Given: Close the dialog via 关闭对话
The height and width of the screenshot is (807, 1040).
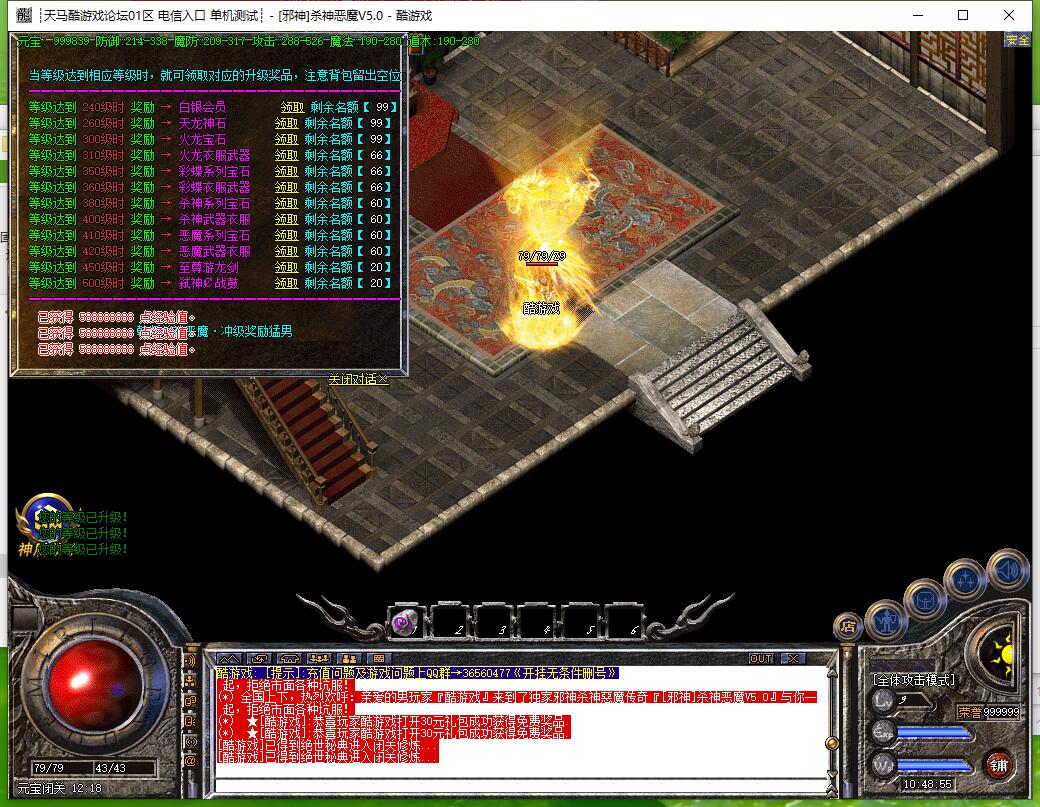Looking at the screenshot, I should pyautogui.click(x=357, y=379).
